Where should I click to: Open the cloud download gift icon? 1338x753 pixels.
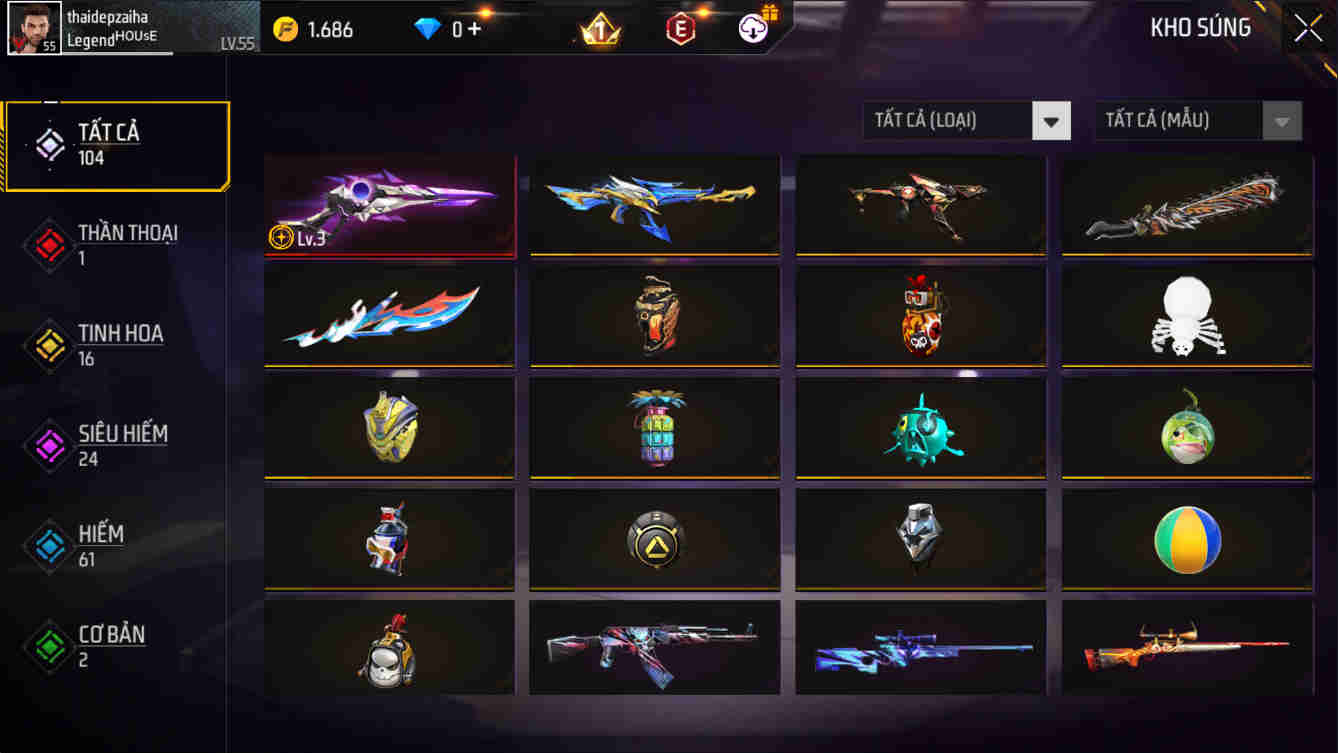[753, 29]
